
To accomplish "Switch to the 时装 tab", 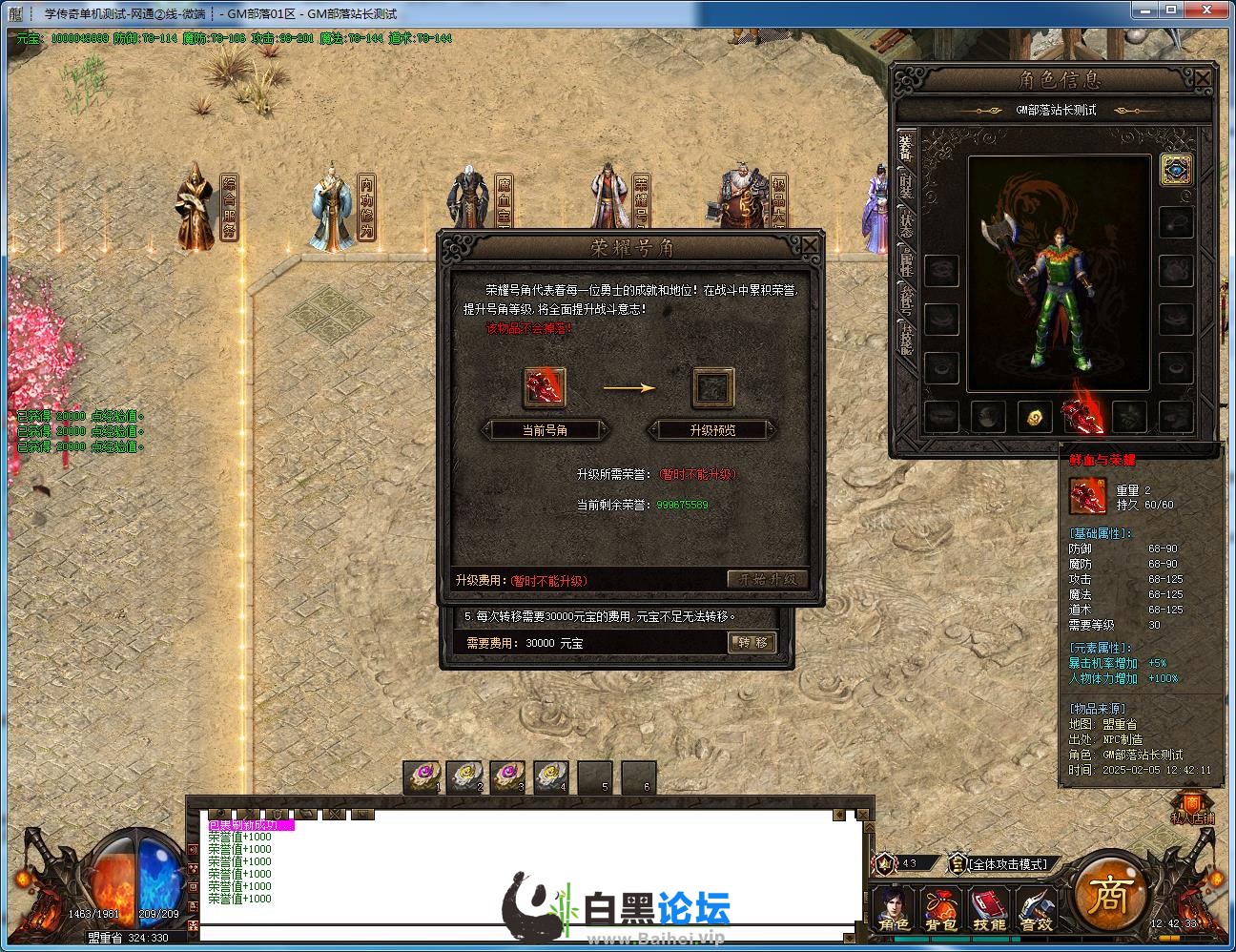I will 906,188.
